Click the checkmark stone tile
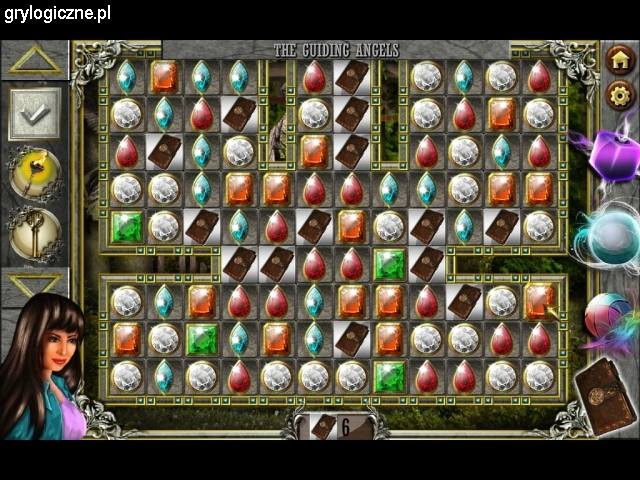The image size is (640, 480). coord(35,116)
